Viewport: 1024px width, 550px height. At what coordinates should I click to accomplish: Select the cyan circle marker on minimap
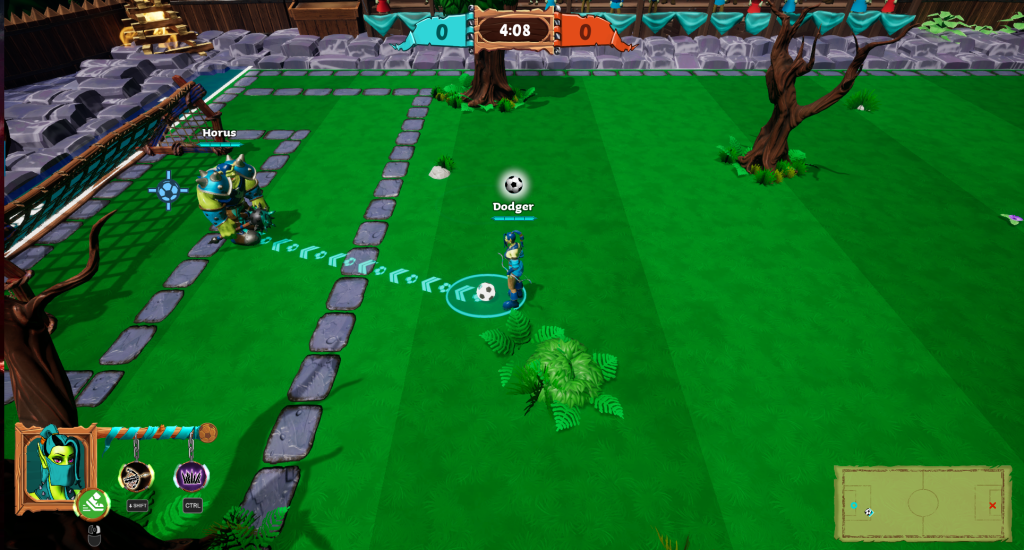pos(854,506)
